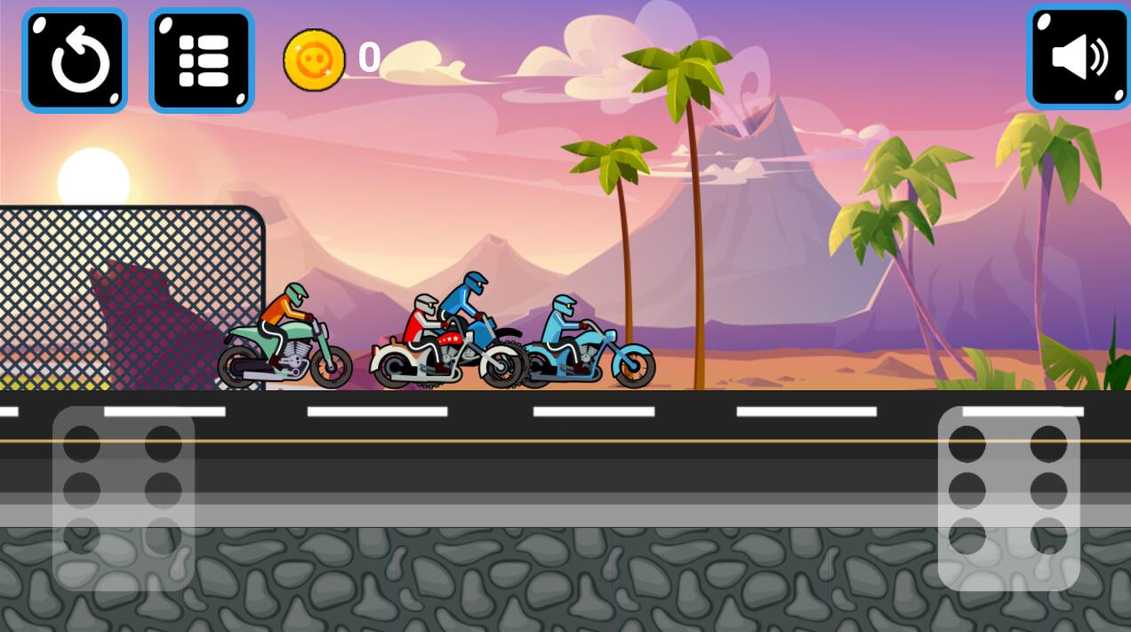Viewport: 1131px width, 632px height.
Task: Tap the left brake pedal
Action: pyautogui.click(x=123, y=497)
